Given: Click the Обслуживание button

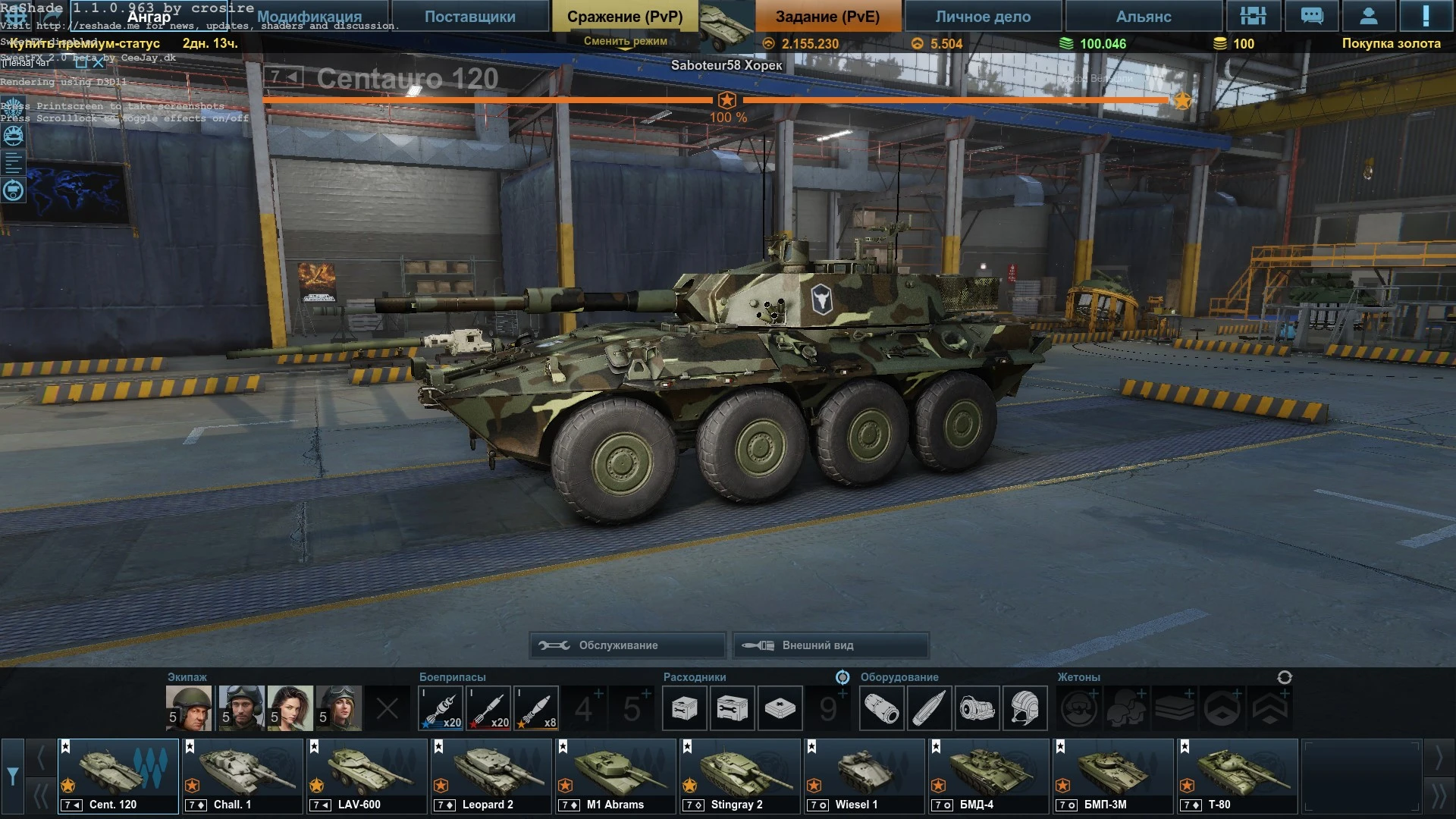Looking at the screenshot, I should (x=628, y=645).
